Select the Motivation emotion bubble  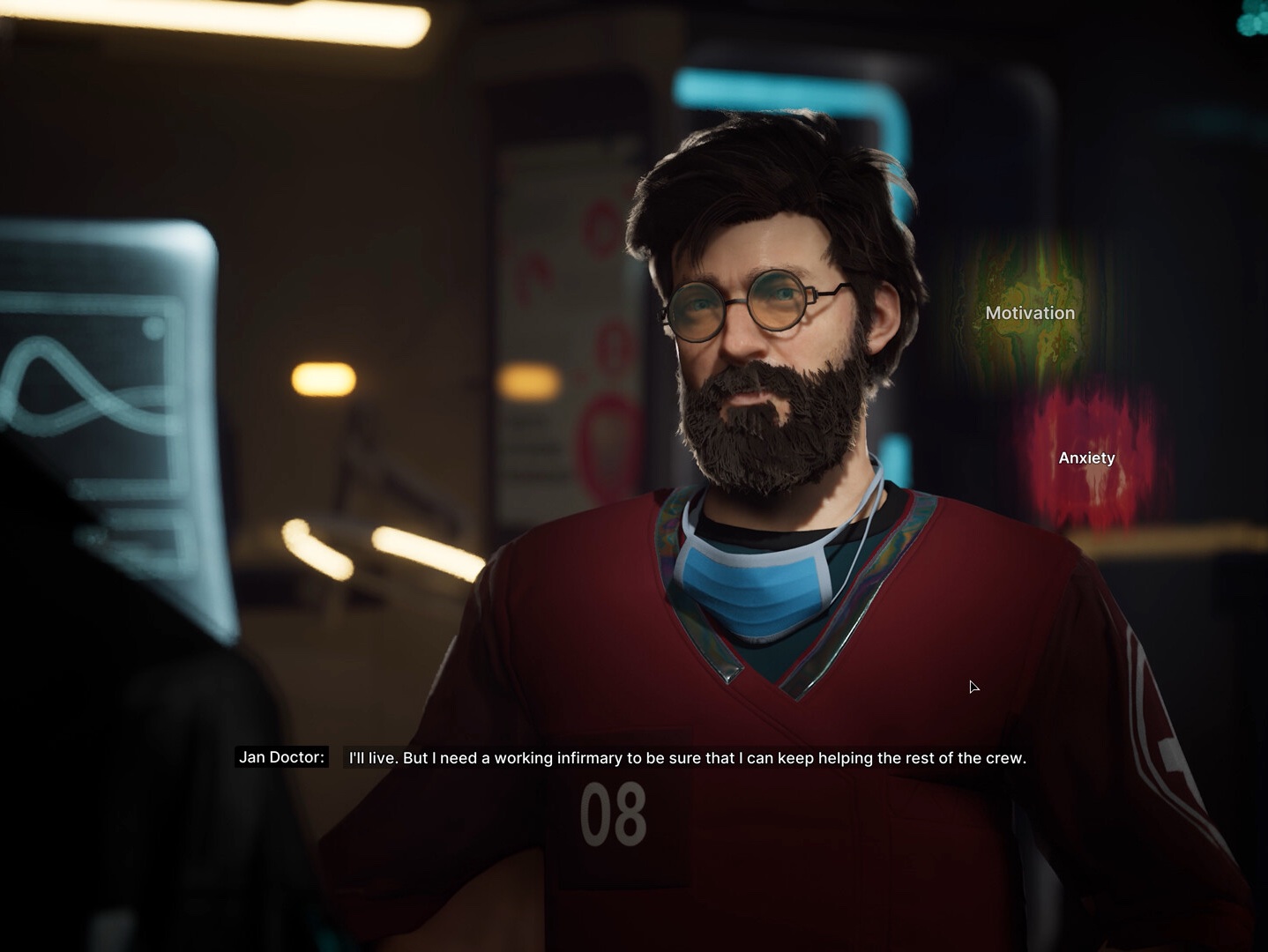point(1030,313)
